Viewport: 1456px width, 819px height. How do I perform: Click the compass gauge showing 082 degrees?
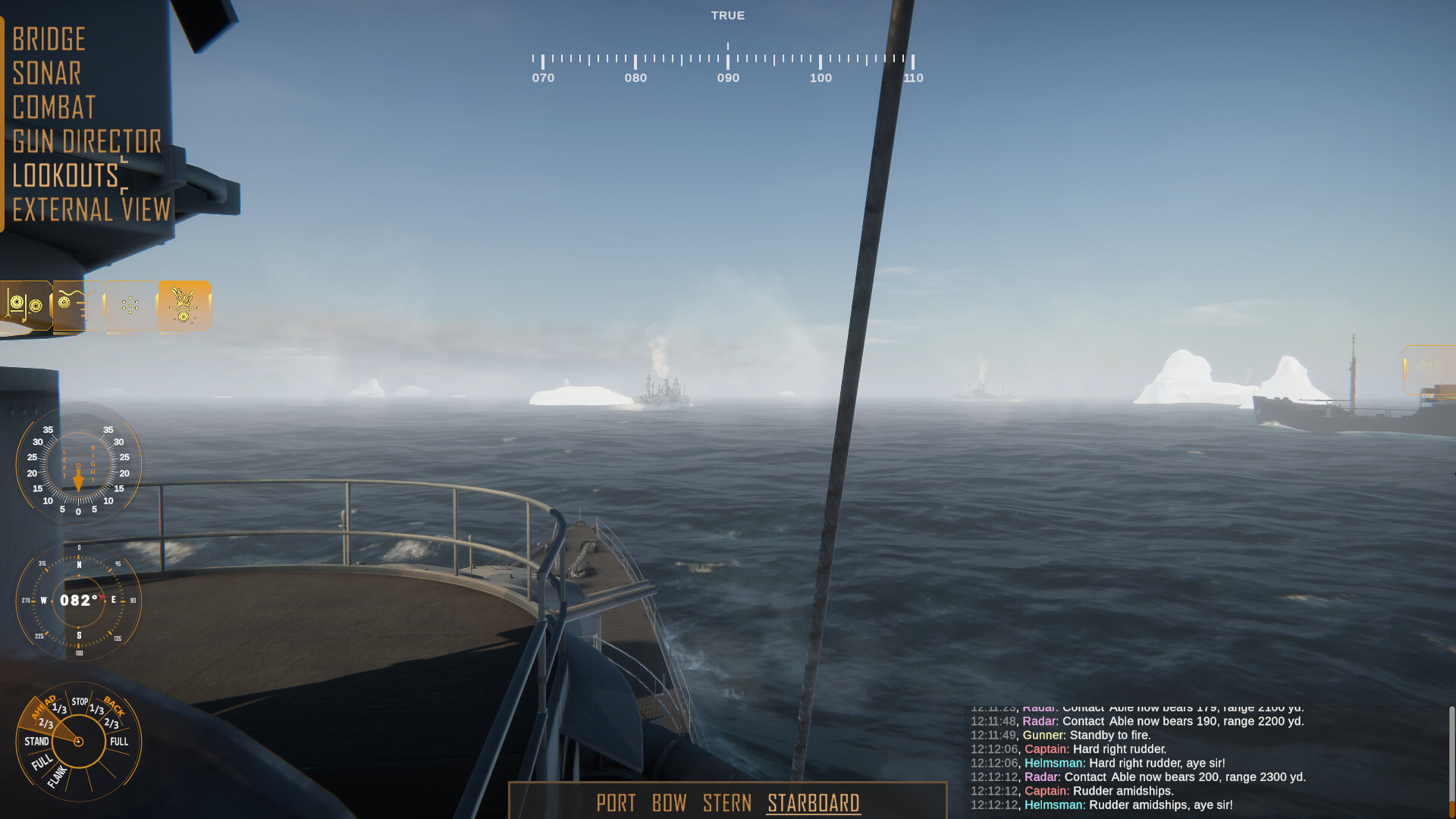point(79,601)
